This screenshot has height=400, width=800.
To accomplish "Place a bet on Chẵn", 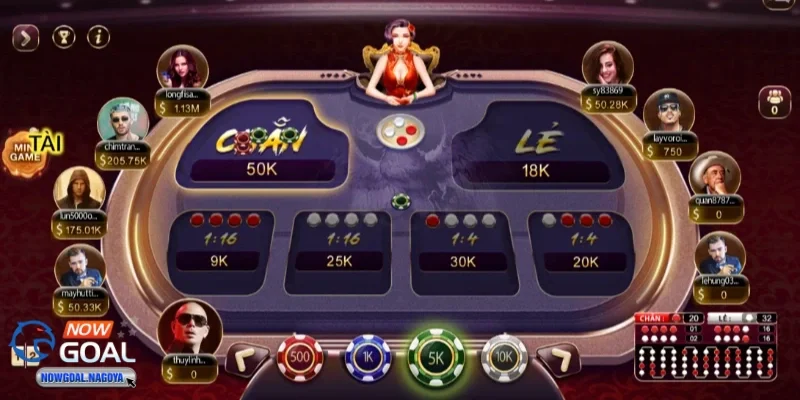I will pos(262,148).
